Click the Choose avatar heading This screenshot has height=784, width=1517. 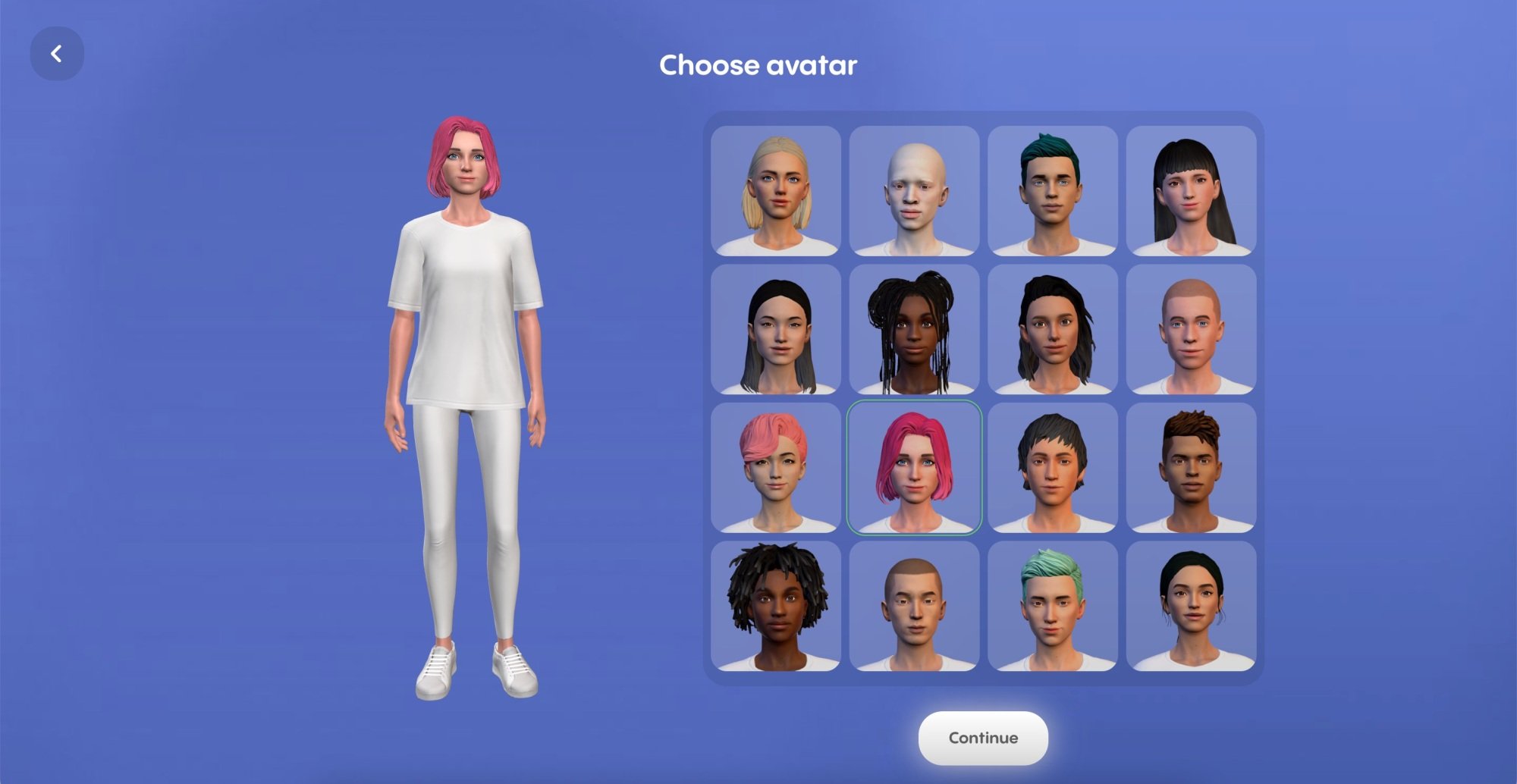tap(758, 66)
